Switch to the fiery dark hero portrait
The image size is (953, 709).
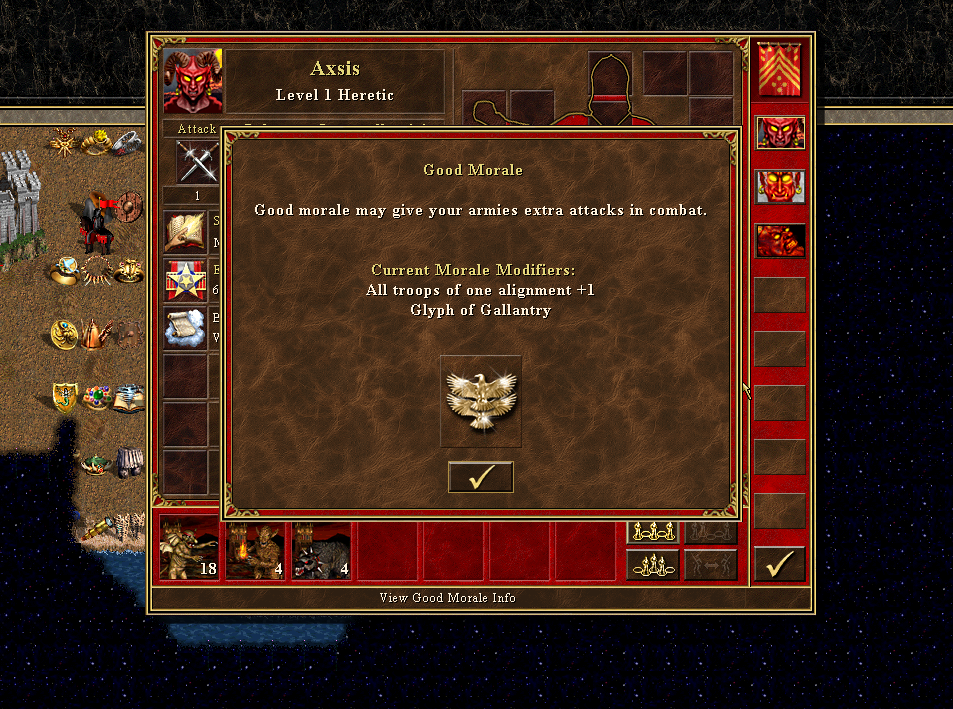coord(780,241)
